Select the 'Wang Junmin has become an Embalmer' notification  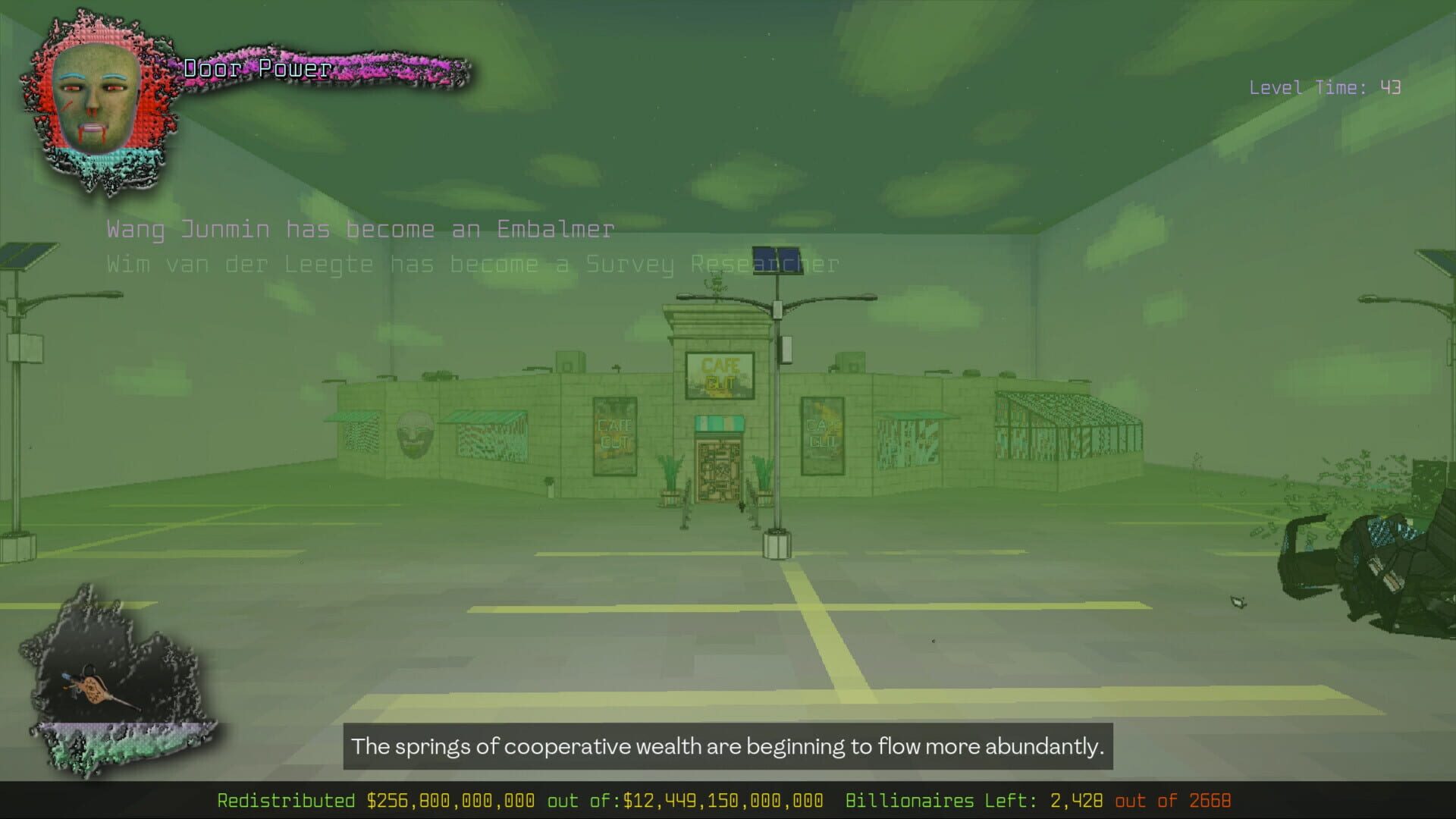pyautogui.click(x=360, y=229)
